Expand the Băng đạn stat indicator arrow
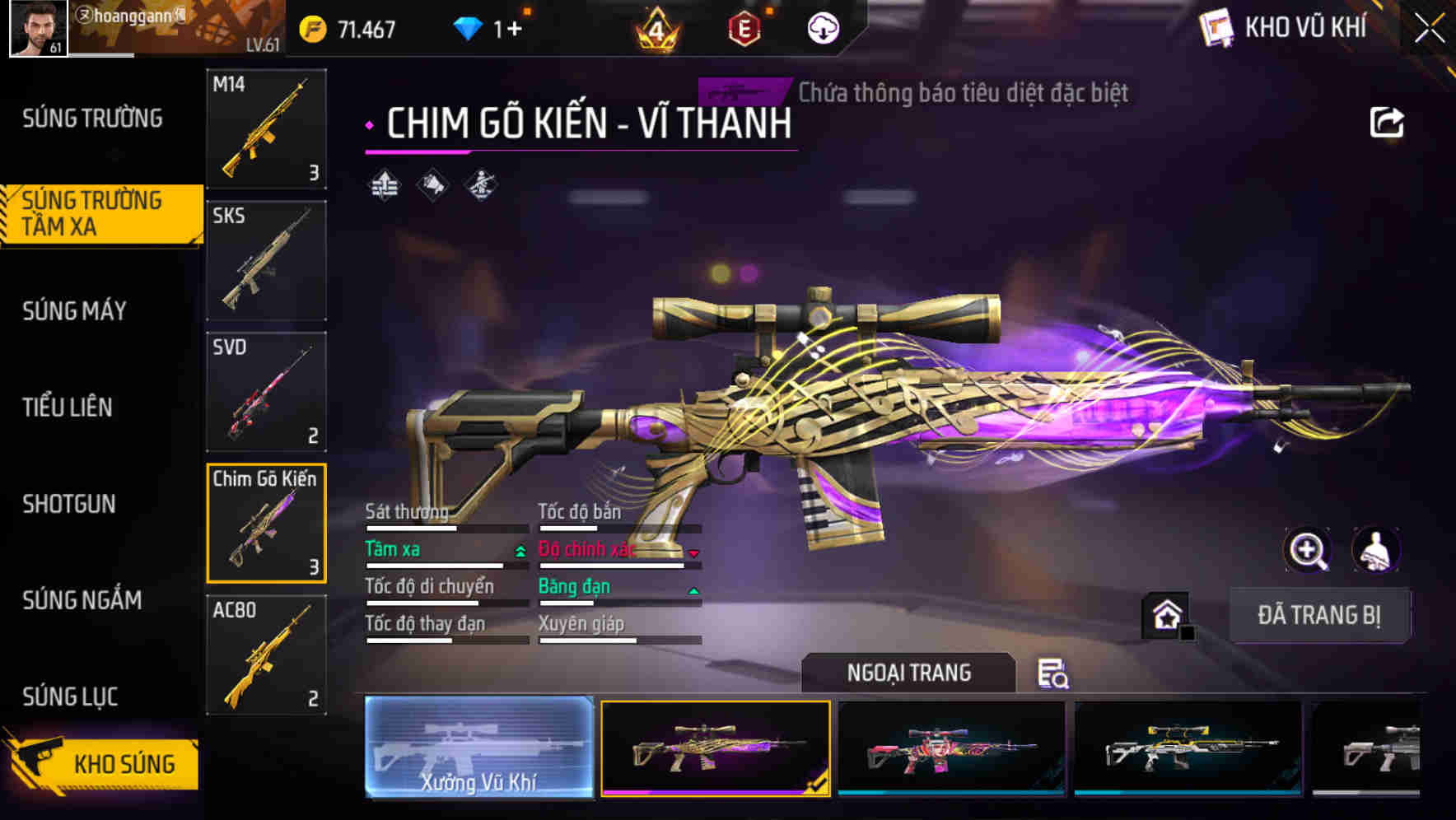 point(693,590)
